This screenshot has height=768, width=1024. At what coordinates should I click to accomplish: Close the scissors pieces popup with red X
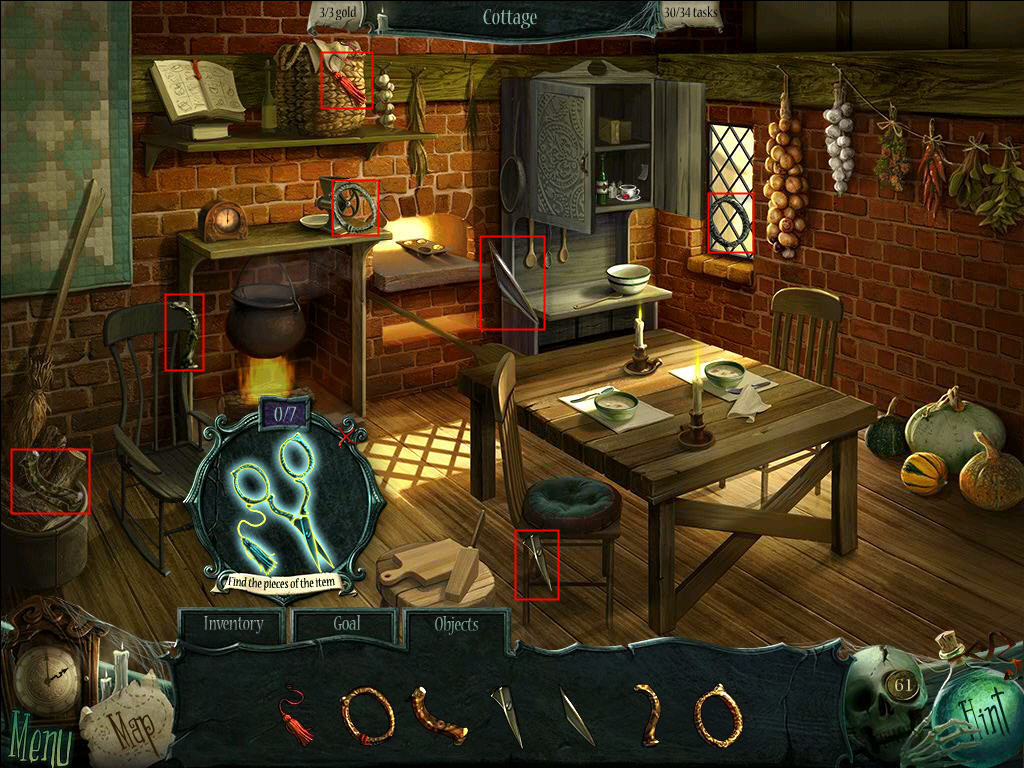coord(347,437)
